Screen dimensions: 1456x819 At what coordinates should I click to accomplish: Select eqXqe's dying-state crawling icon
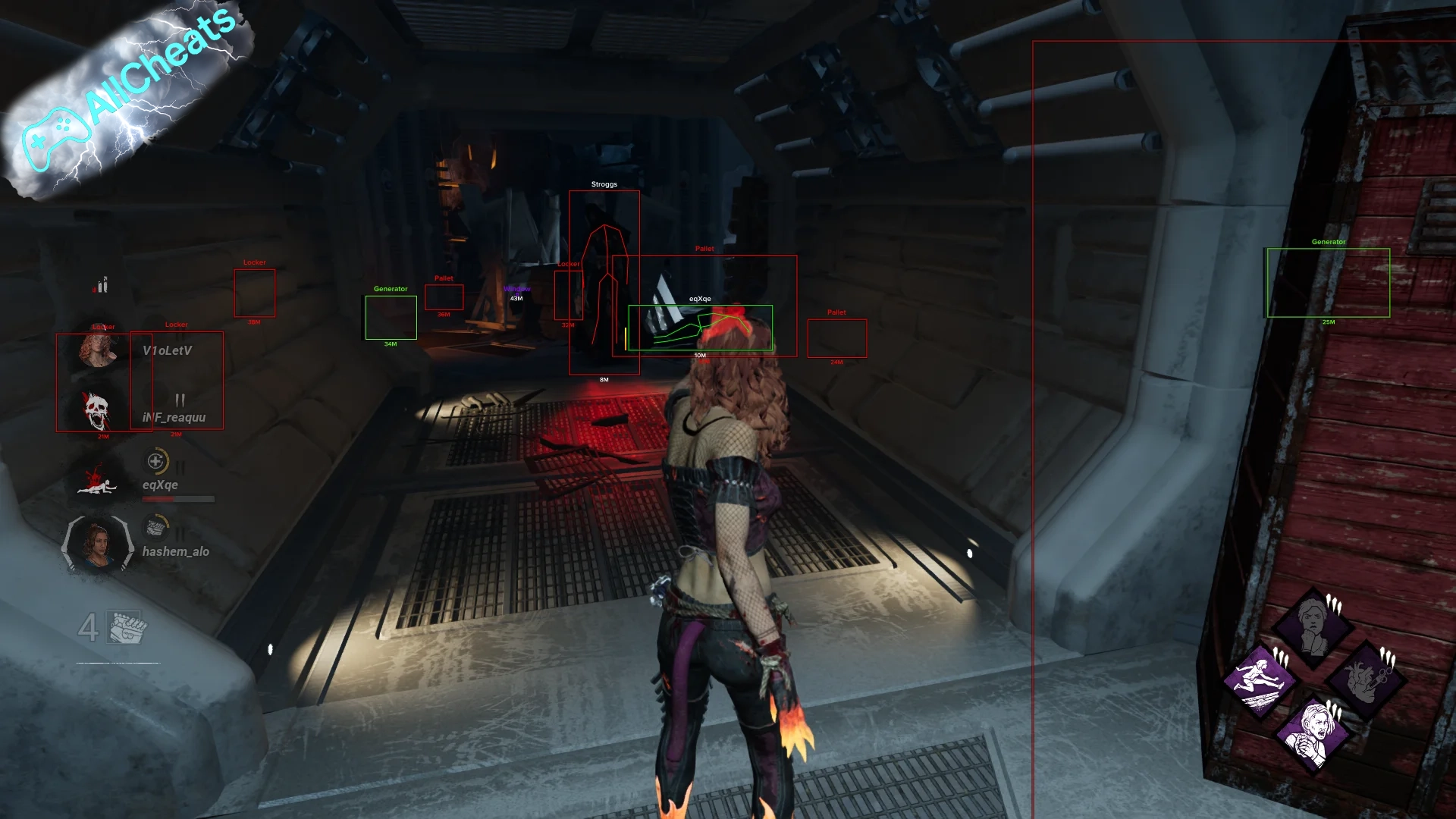(x=97, y=481)
